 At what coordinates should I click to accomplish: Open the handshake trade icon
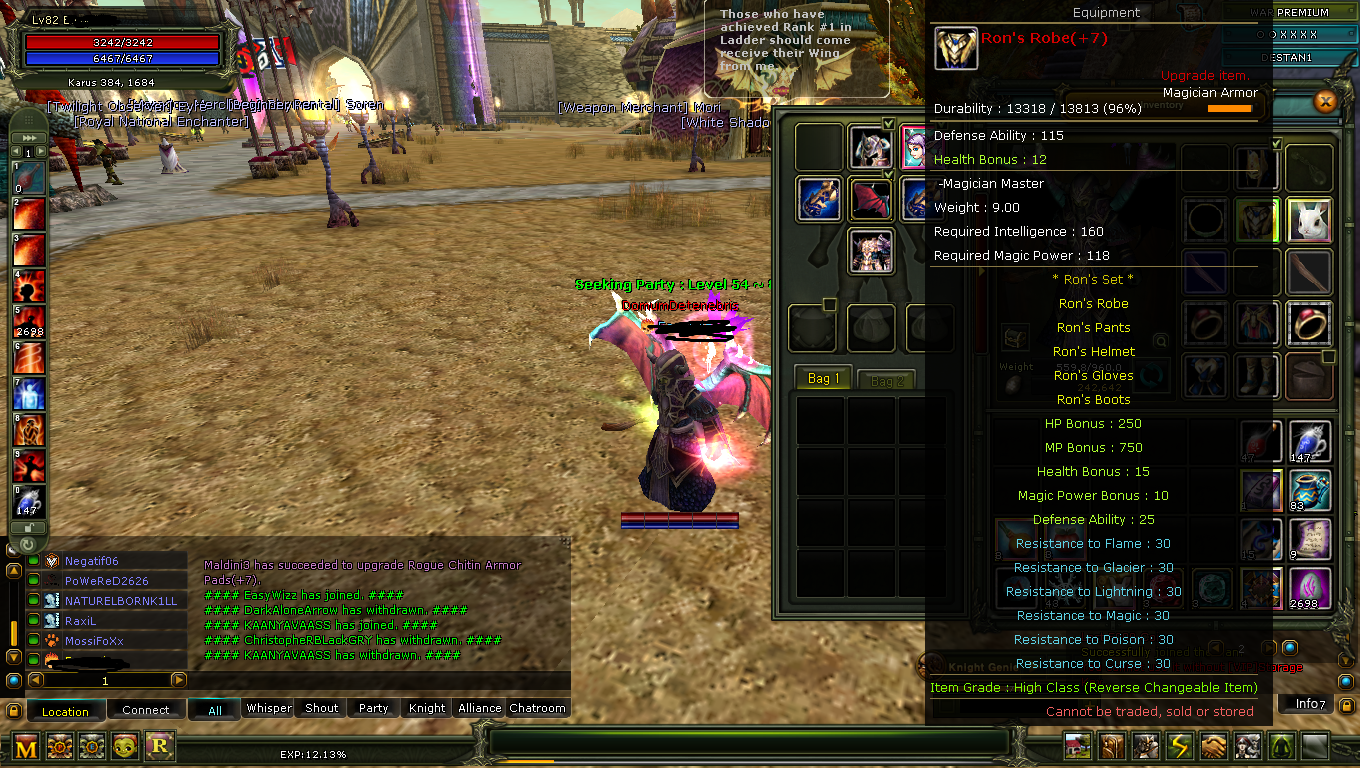coord(1213,746)
